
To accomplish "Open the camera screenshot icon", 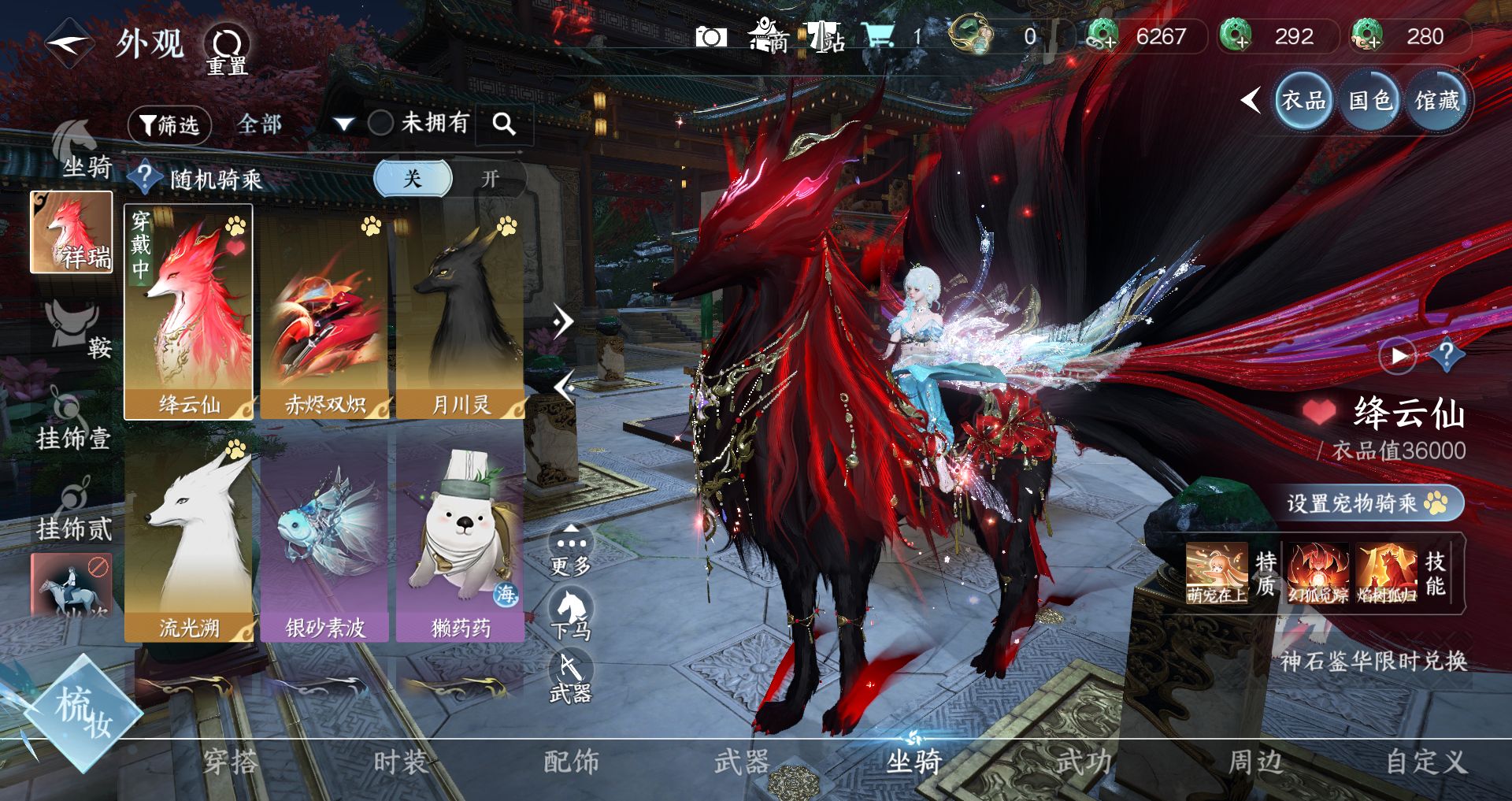I will [x=710, y=37].
